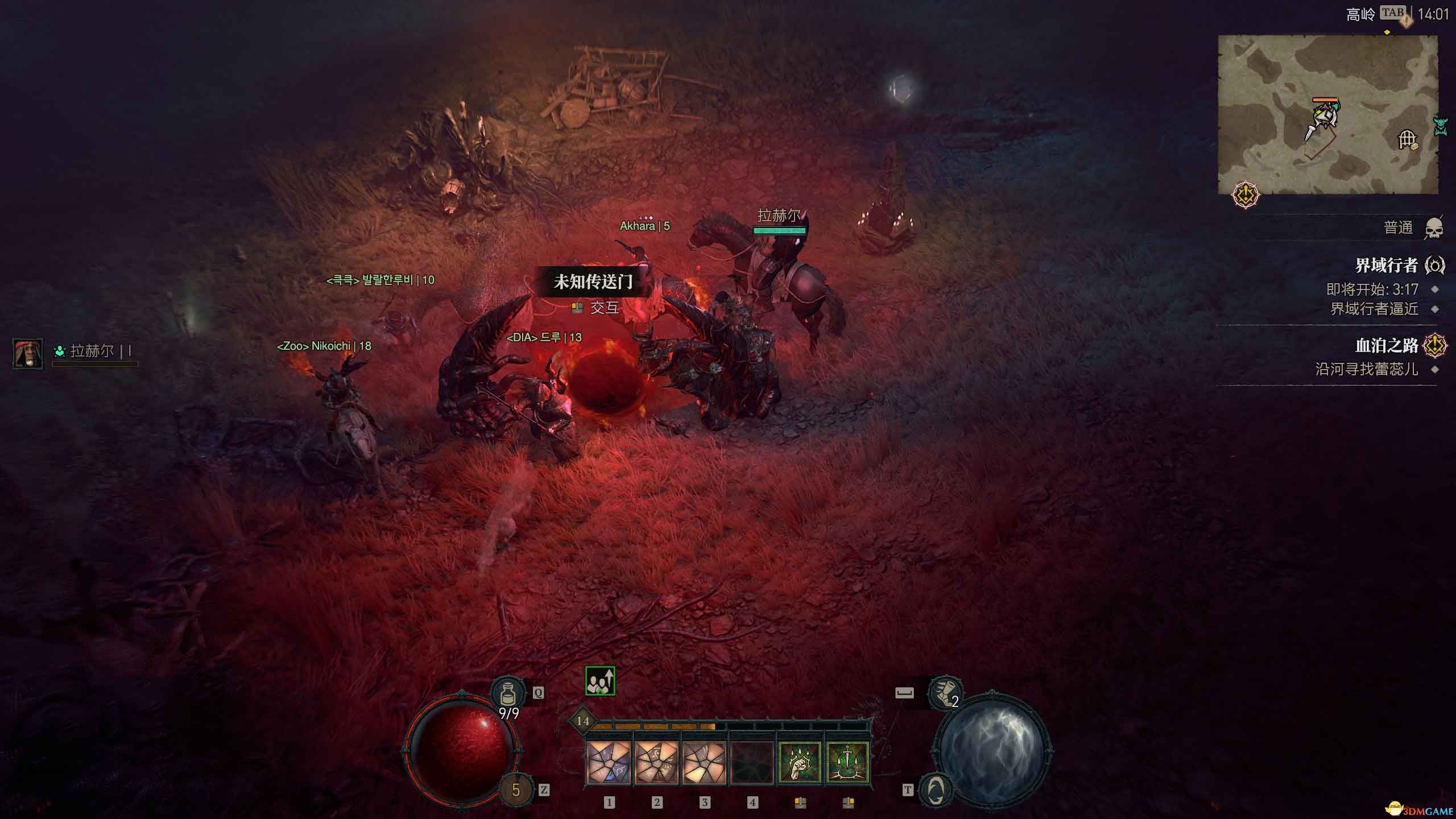Screen dimensions: 1456x819
Task: Open the minimap in the corner
Action: [1327, 114]
